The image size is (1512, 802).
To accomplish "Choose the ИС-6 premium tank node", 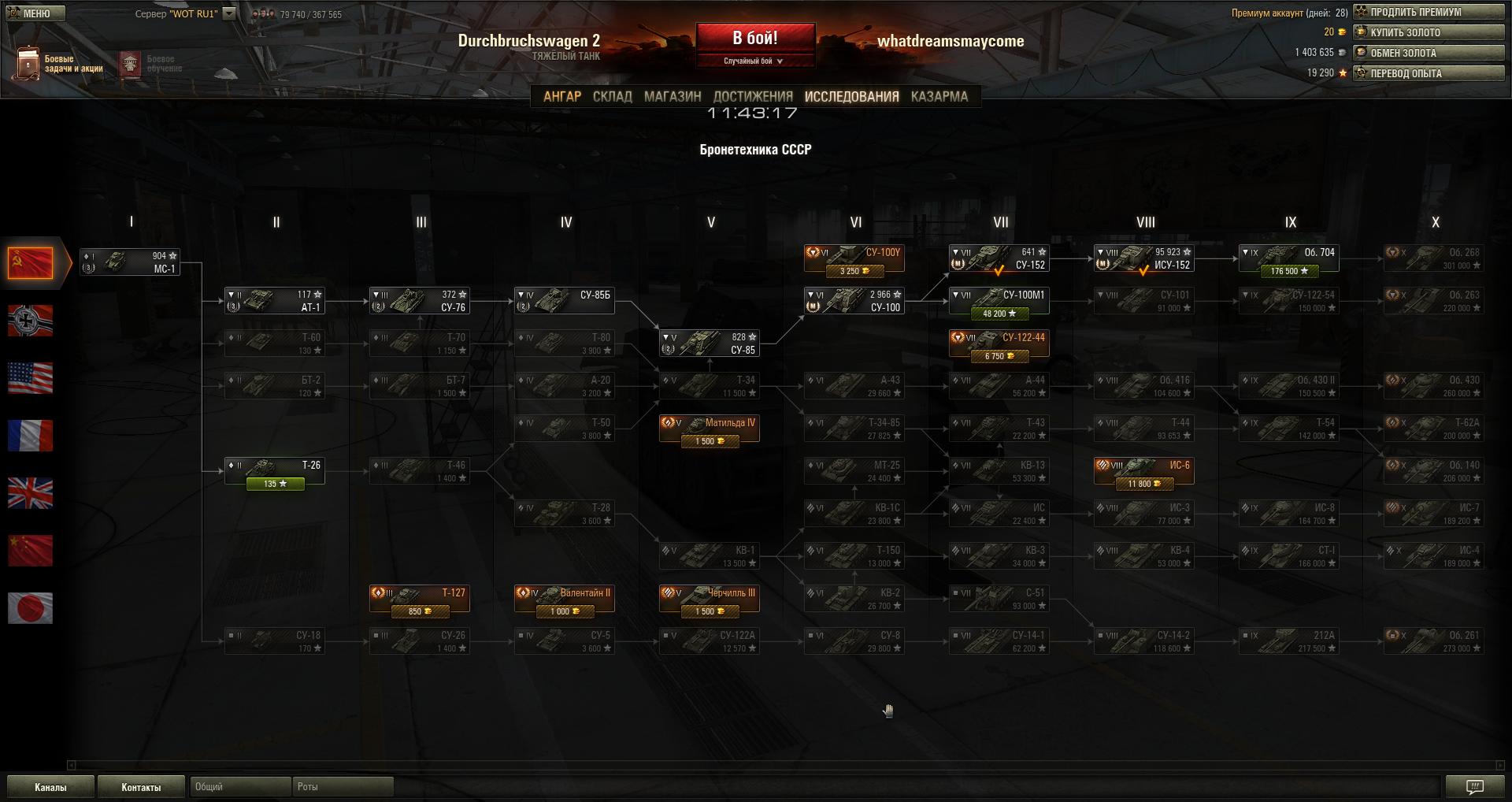I will [x=1143, y=472].
